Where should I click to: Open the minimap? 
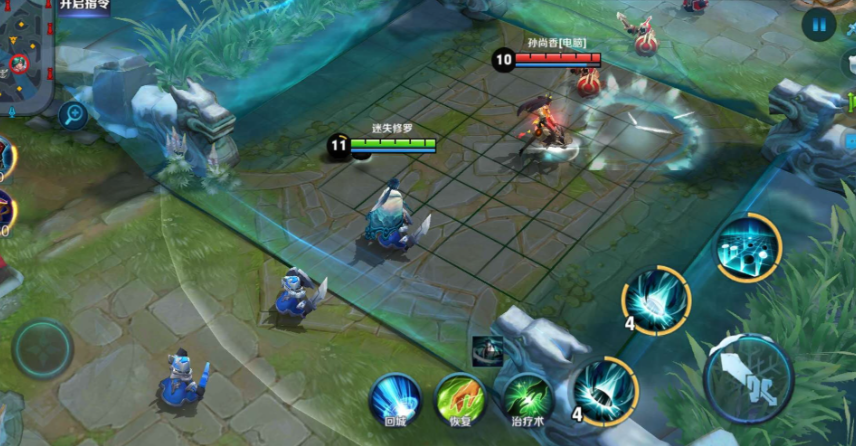[27, 58]
